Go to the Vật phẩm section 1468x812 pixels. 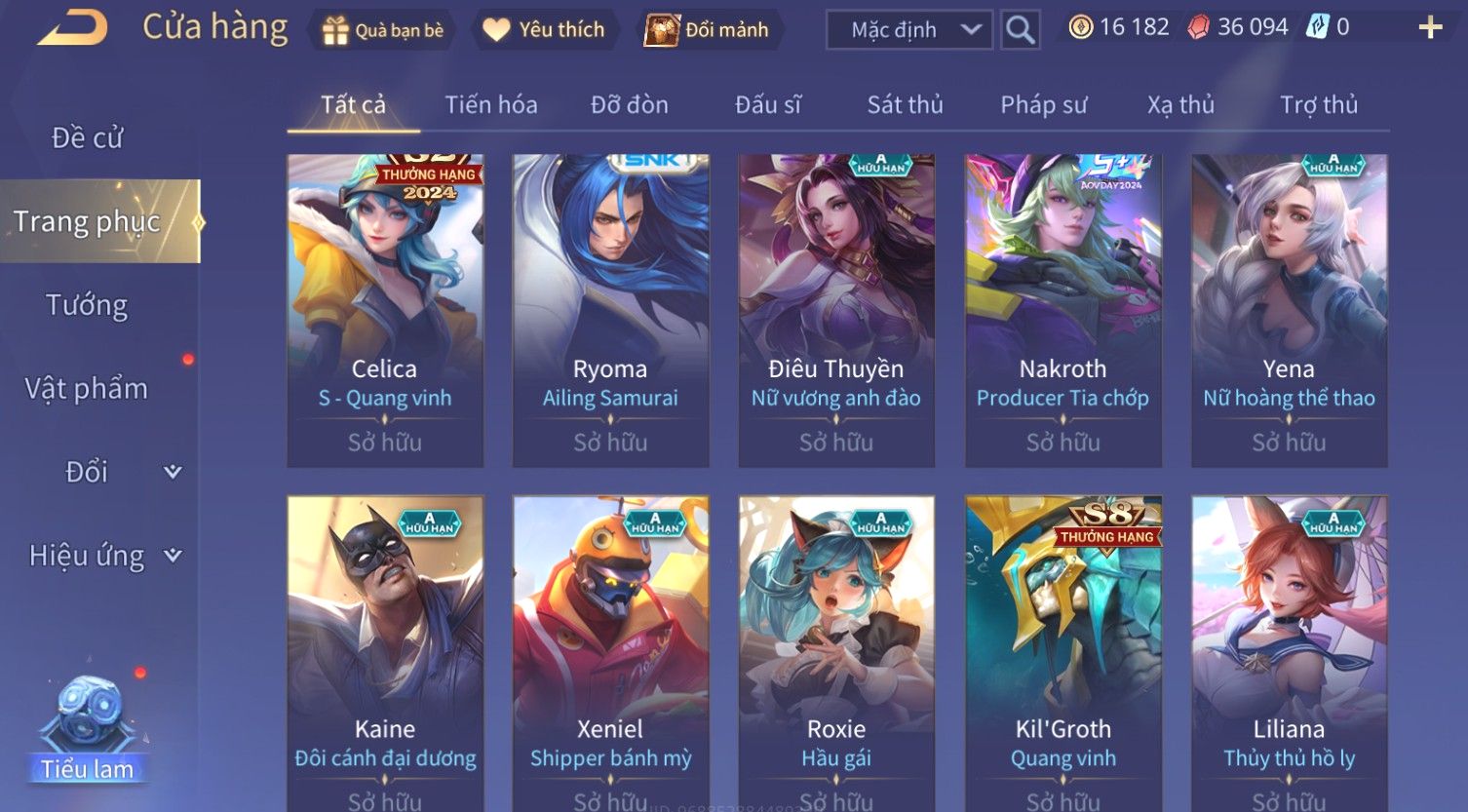coord(87,389)
